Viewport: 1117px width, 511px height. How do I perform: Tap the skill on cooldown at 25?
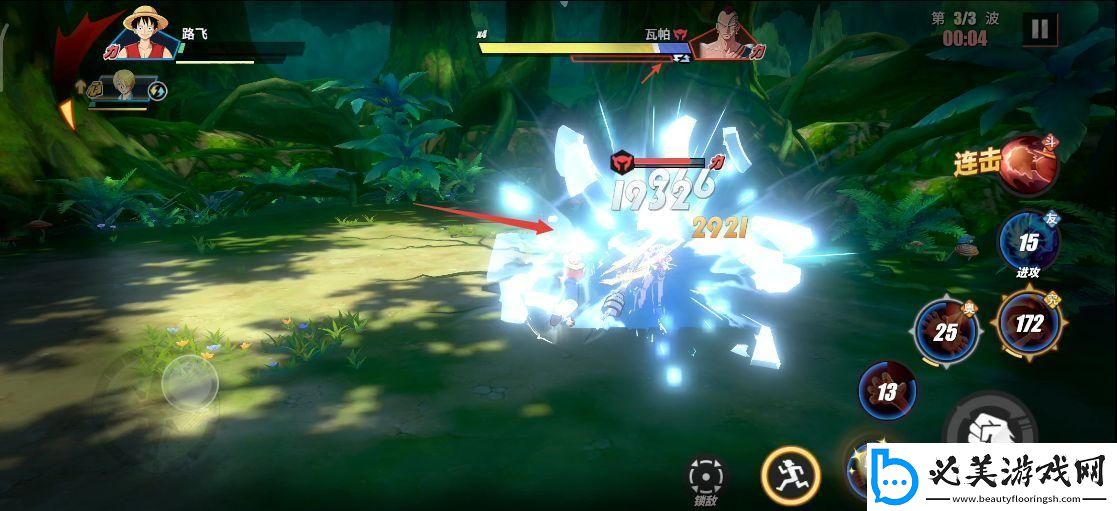[945, 331]
